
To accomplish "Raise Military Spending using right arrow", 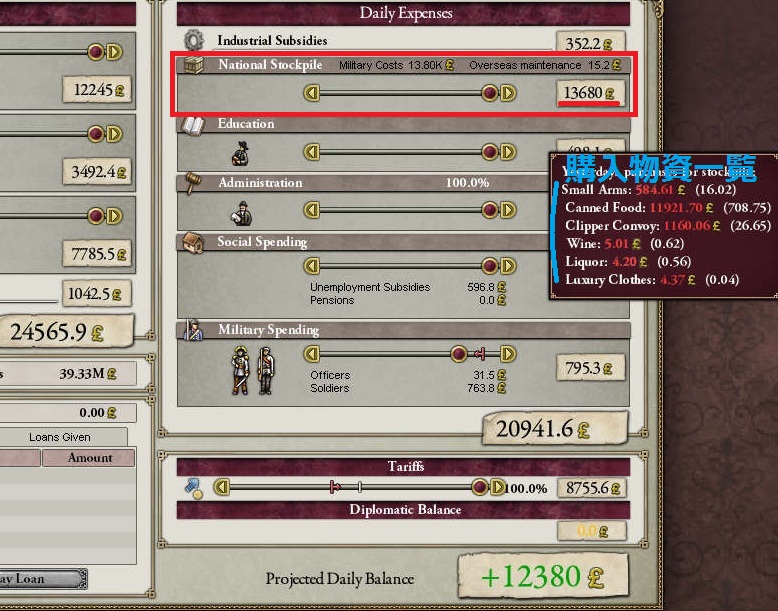I will click(508, 354).
